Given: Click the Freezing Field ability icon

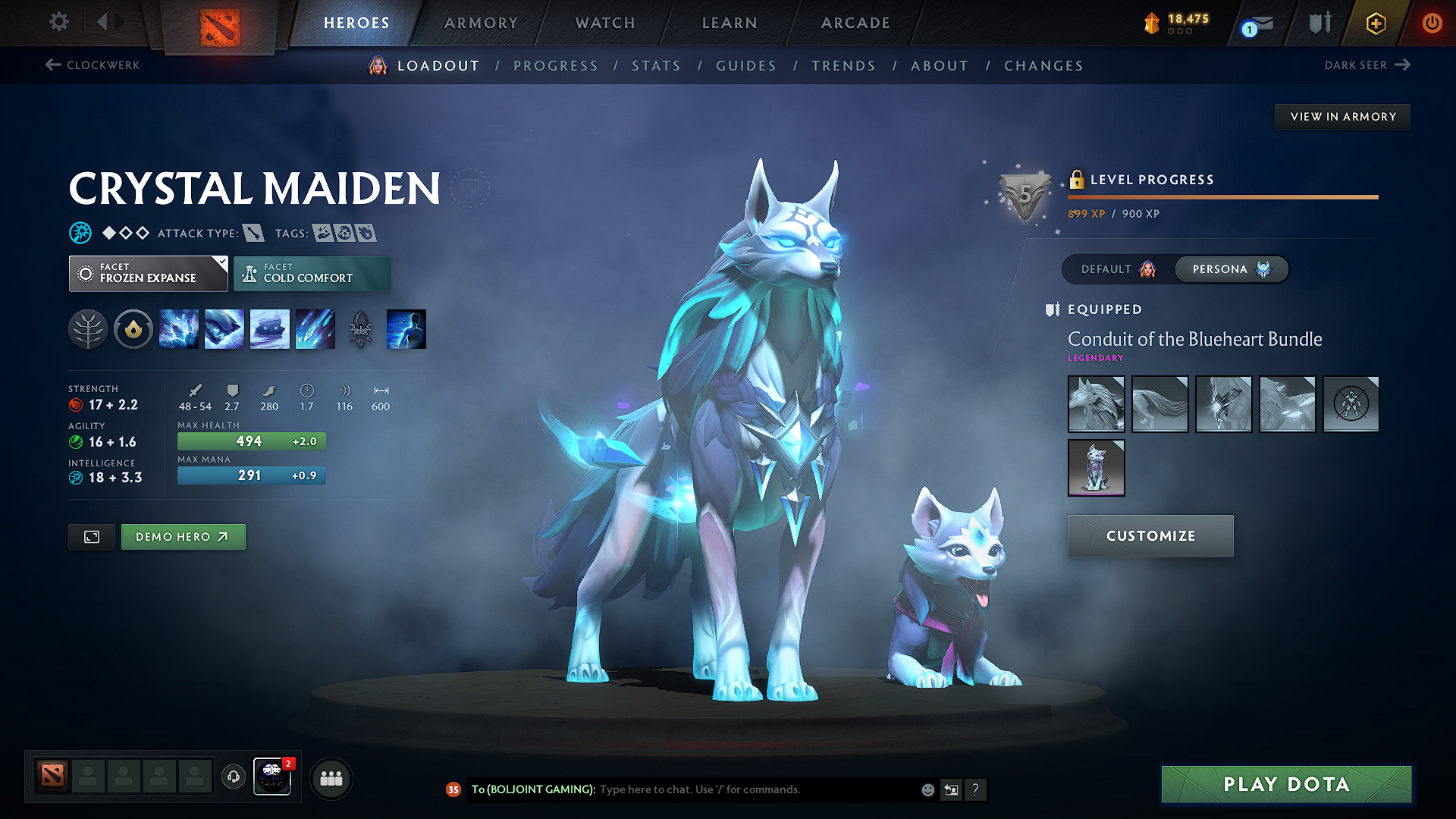Looking at the screenshot, I should click(x=315, y=328).
